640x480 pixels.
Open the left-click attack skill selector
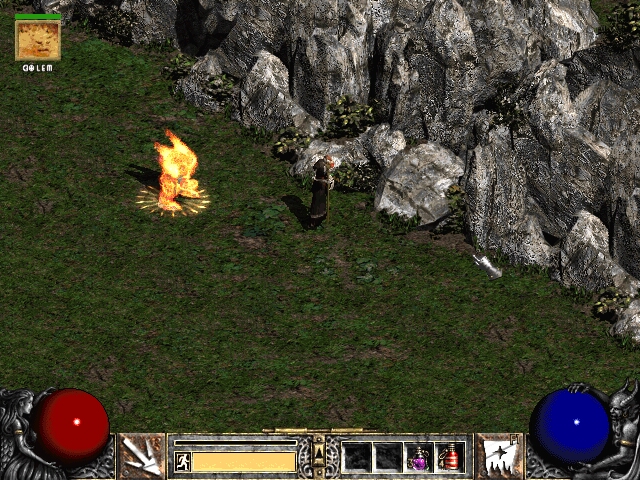(142, 456)
